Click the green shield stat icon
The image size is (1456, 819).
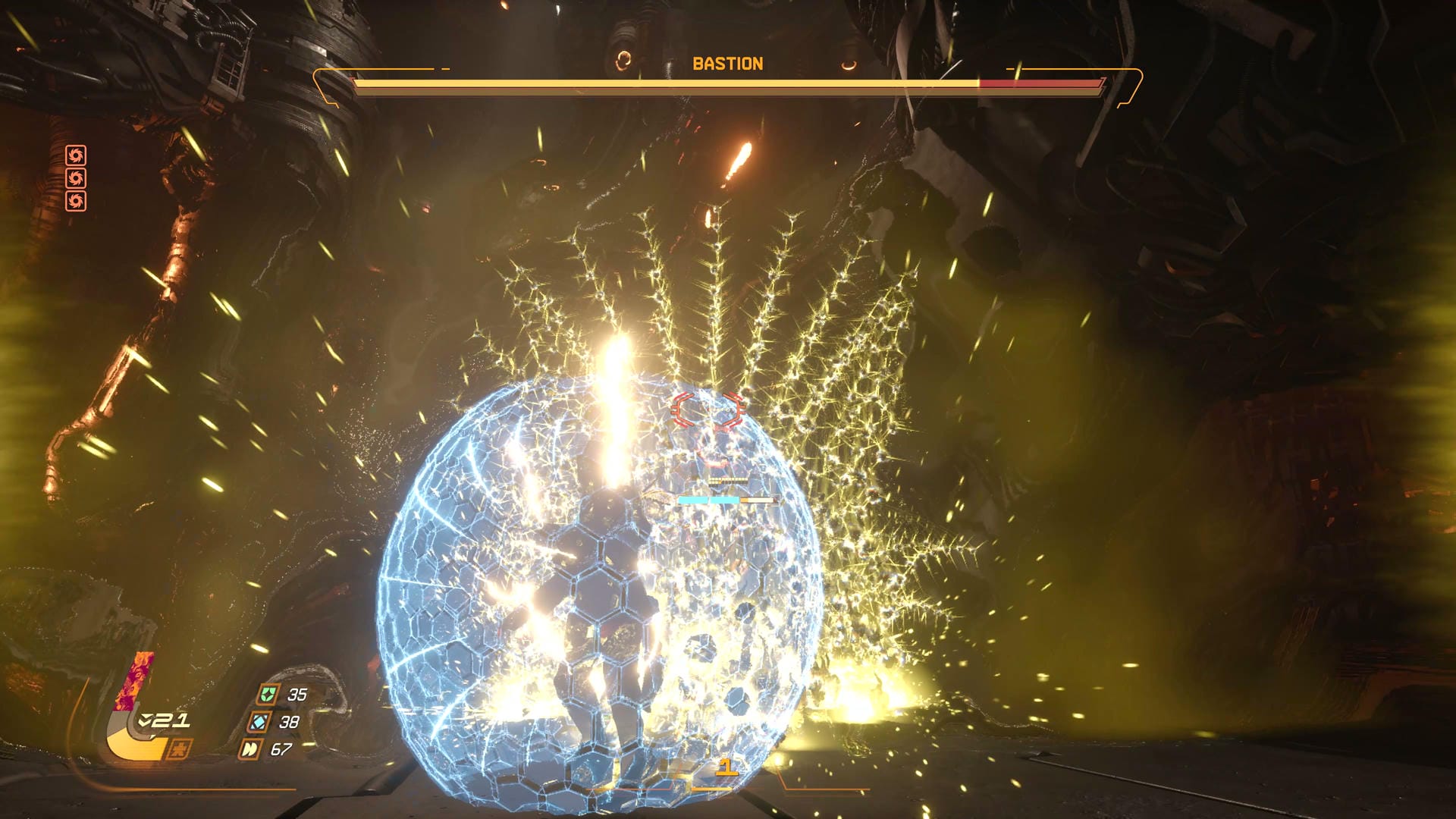[x=267, y=695]
